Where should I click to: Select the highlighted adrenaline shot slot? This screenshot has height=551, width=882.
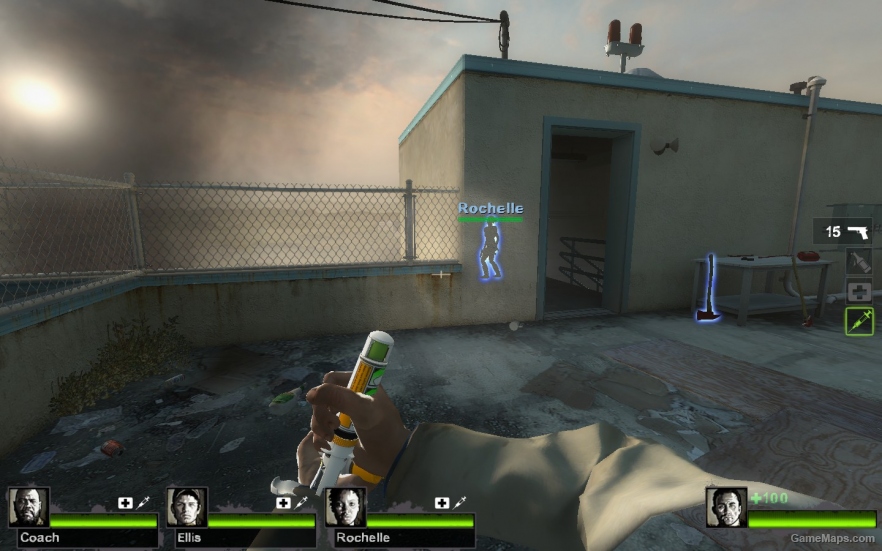(858, 321)
